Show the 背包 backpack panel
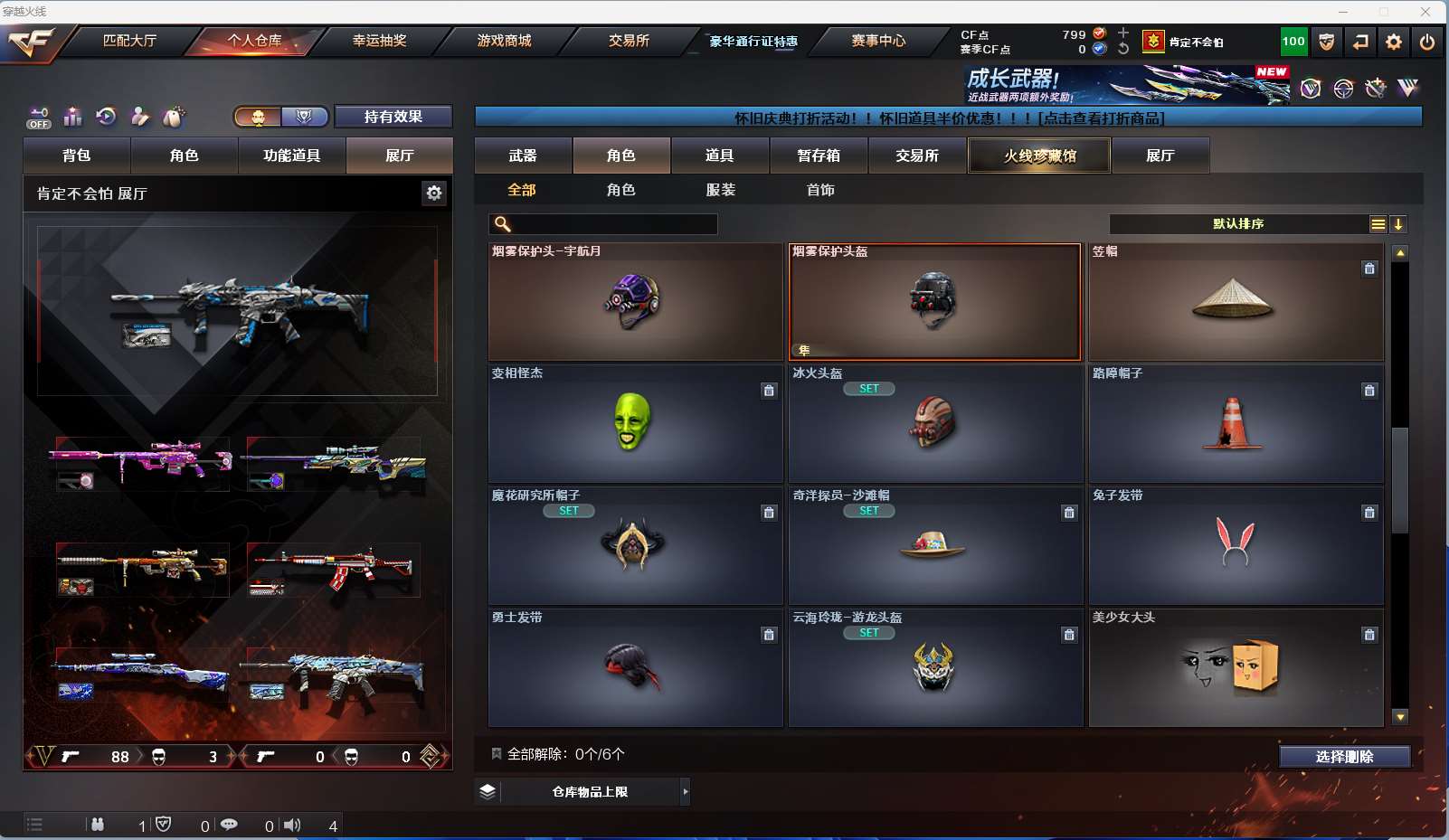 (x=77, y=156)
